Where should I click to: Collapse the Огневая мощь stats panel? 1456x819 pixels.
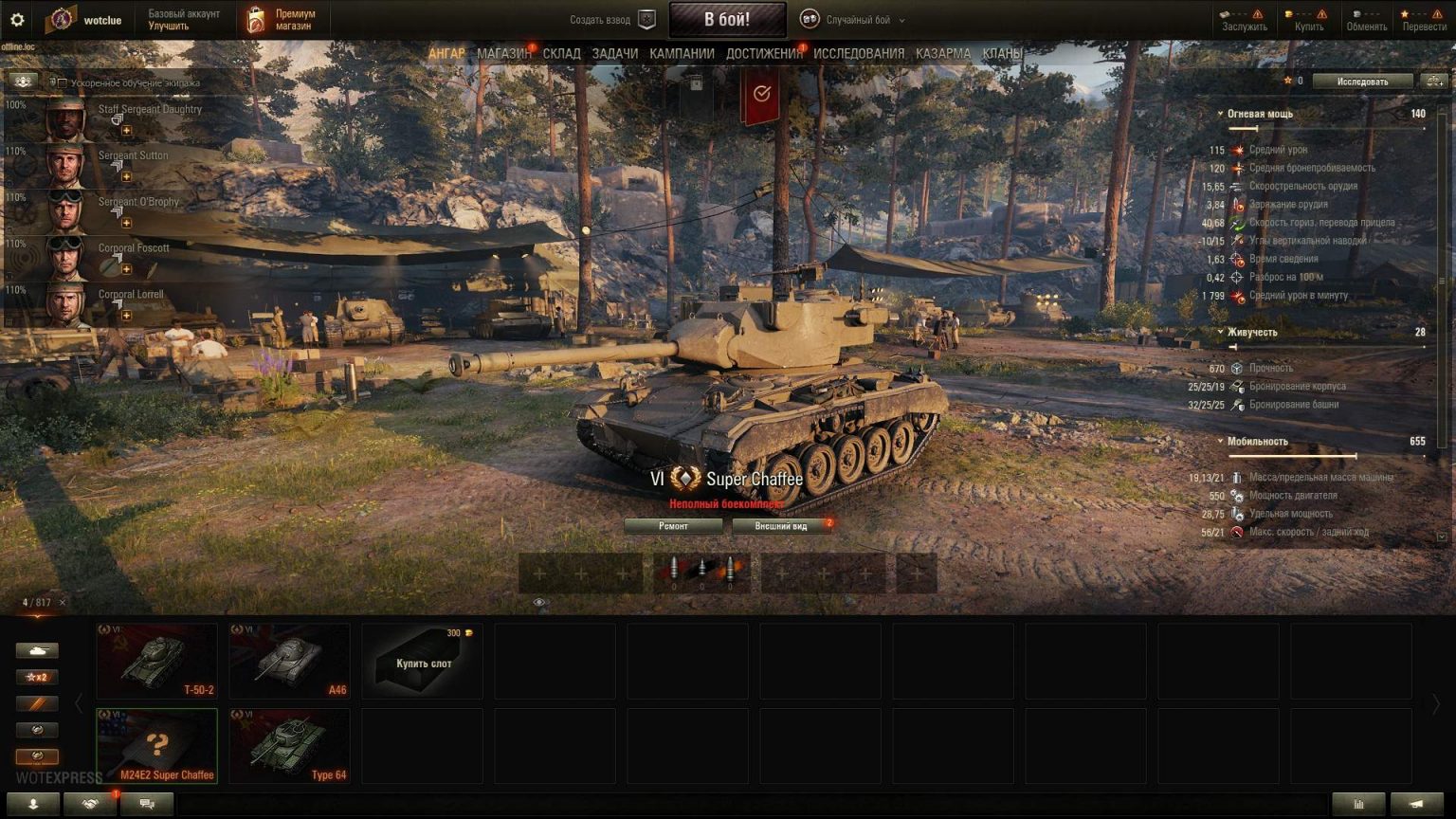1223,113
